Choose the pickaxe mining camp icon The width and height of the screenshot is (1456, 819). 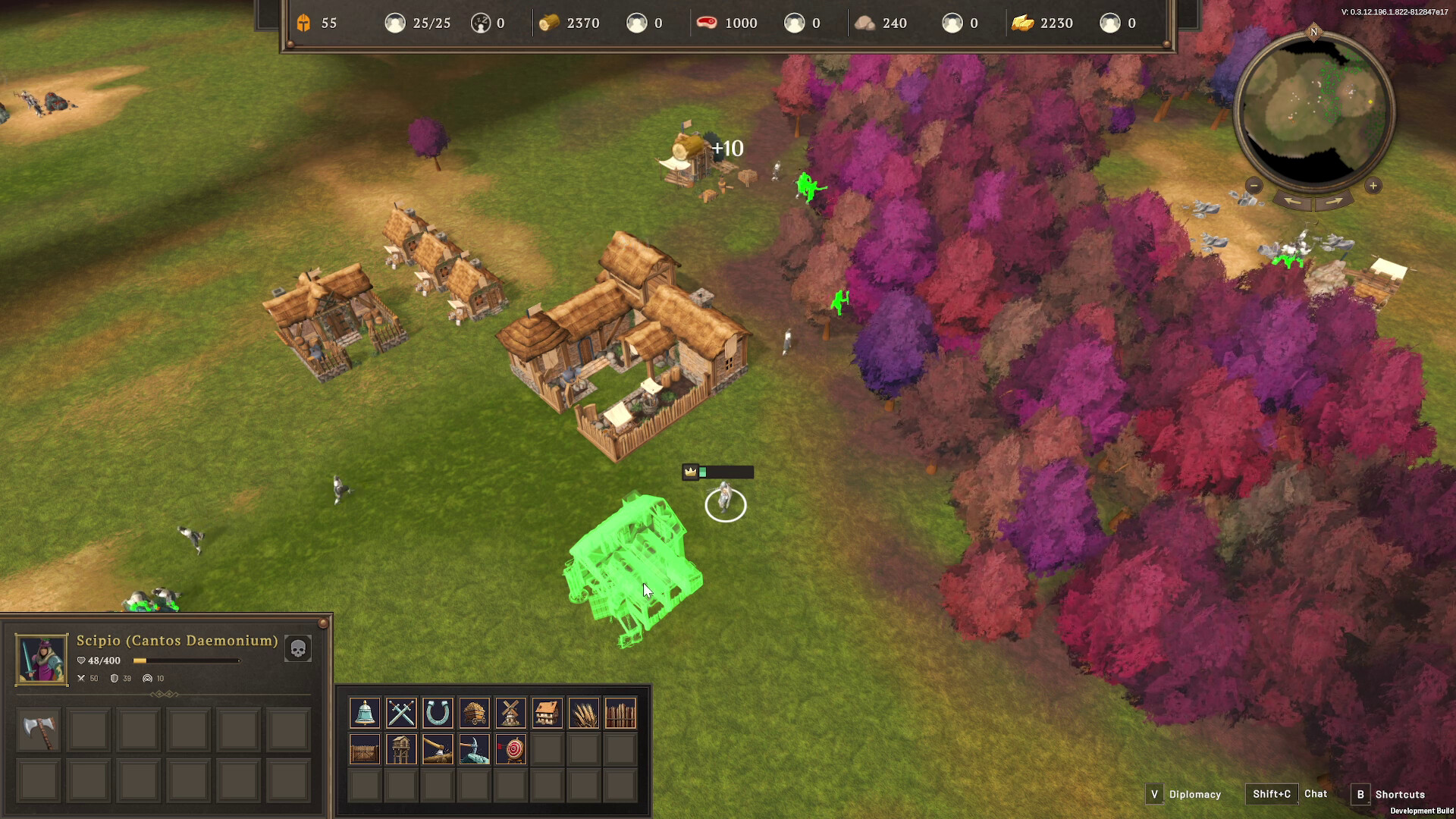coord(475,749)
